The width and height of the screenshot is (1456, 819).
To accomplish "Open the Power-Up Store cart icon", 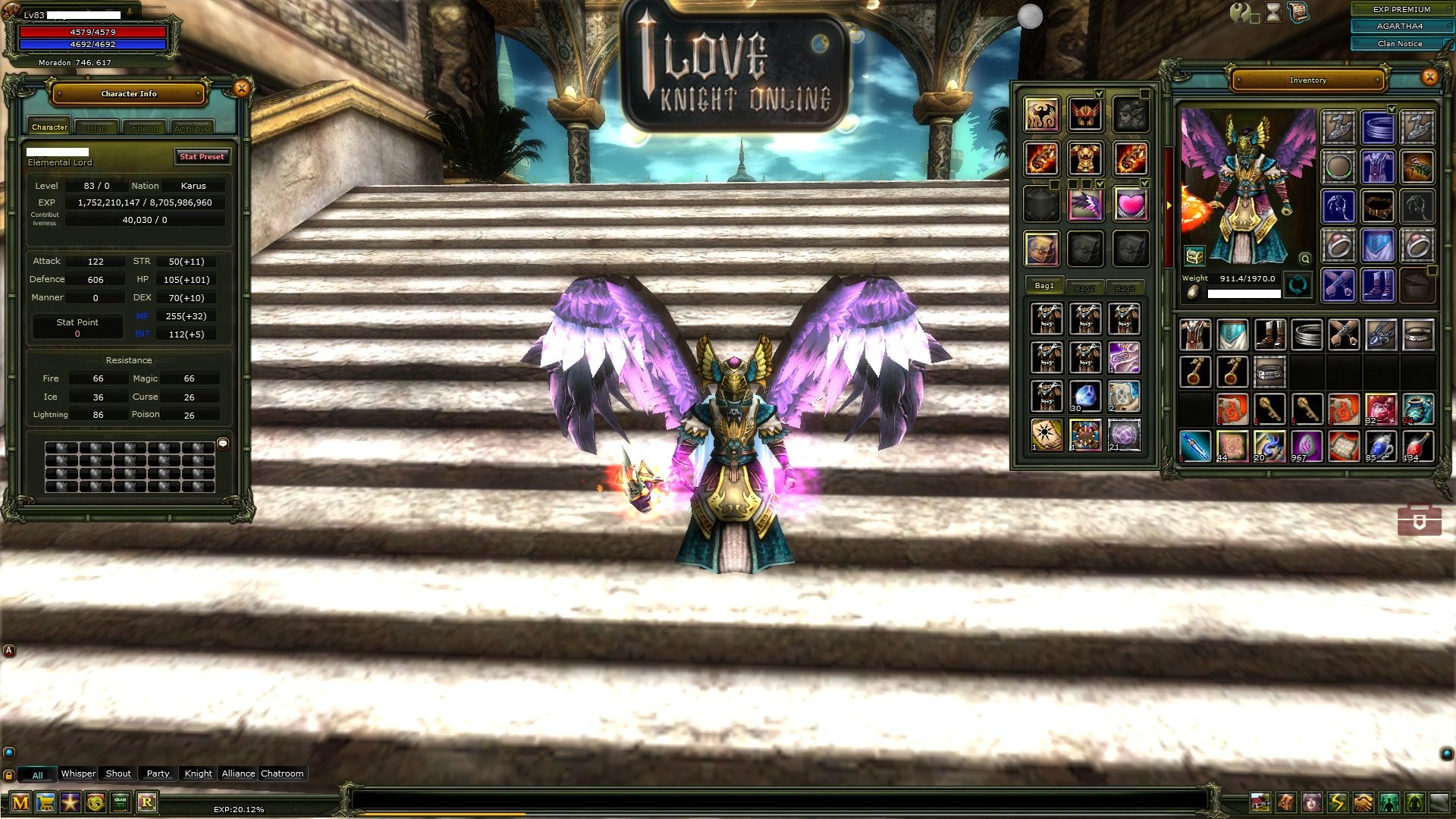I will pyautogui.click(x=45, y=802).
